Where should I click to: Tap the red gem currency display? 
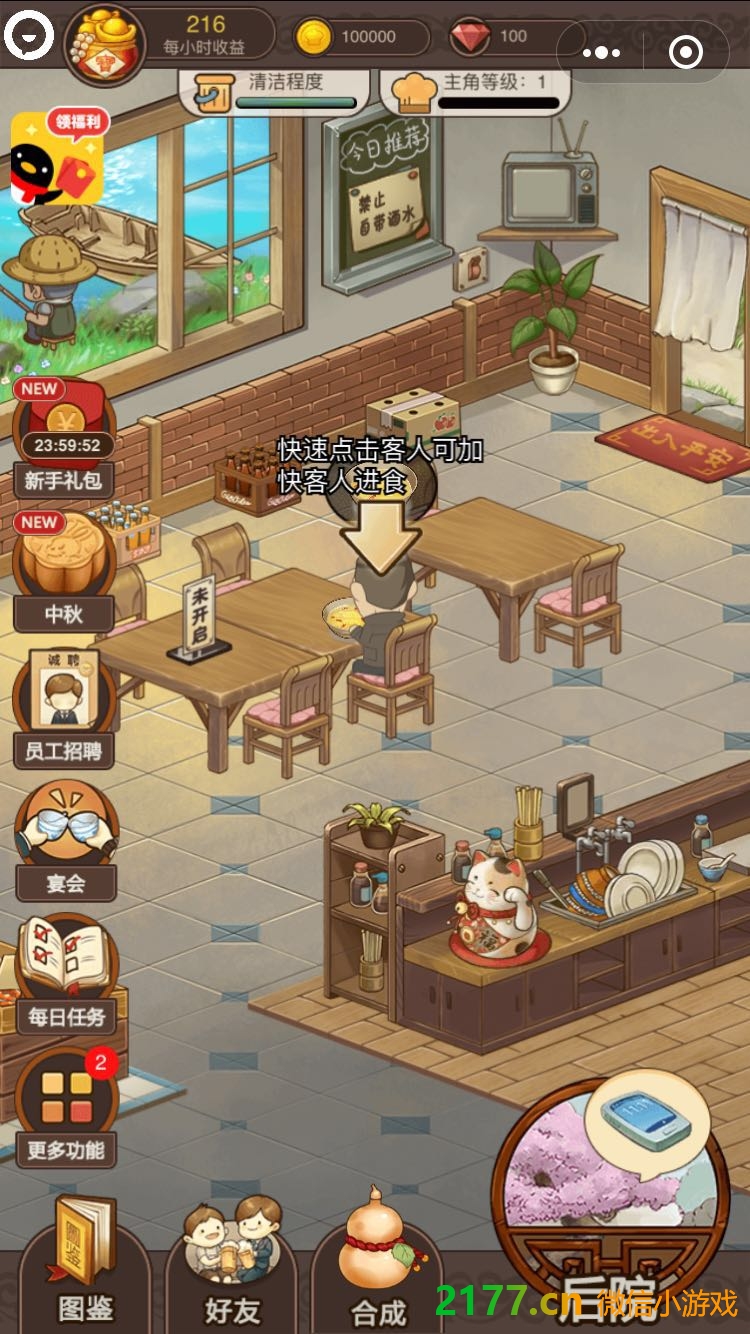click(x=500, y=37)
